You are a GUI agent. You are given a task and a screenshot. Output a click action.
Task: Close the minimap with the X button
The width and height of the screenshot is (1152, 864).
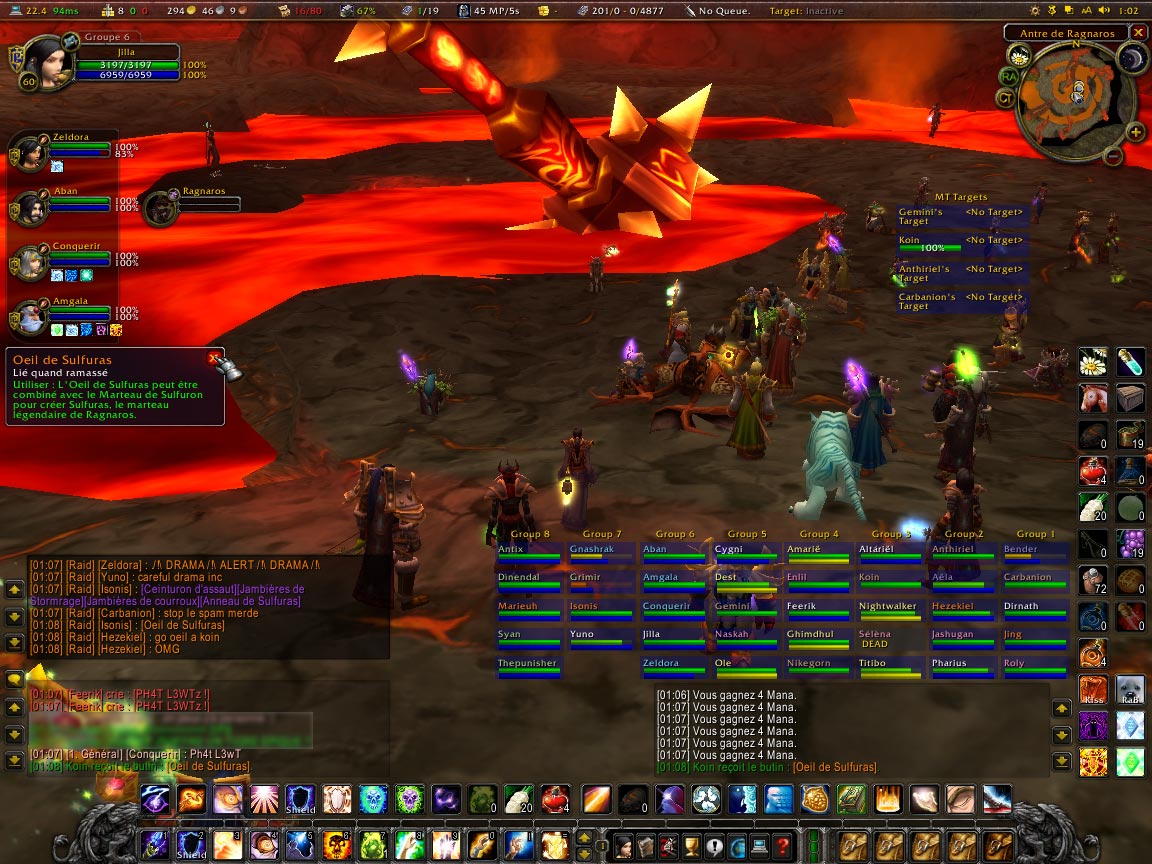(1138, 32)
